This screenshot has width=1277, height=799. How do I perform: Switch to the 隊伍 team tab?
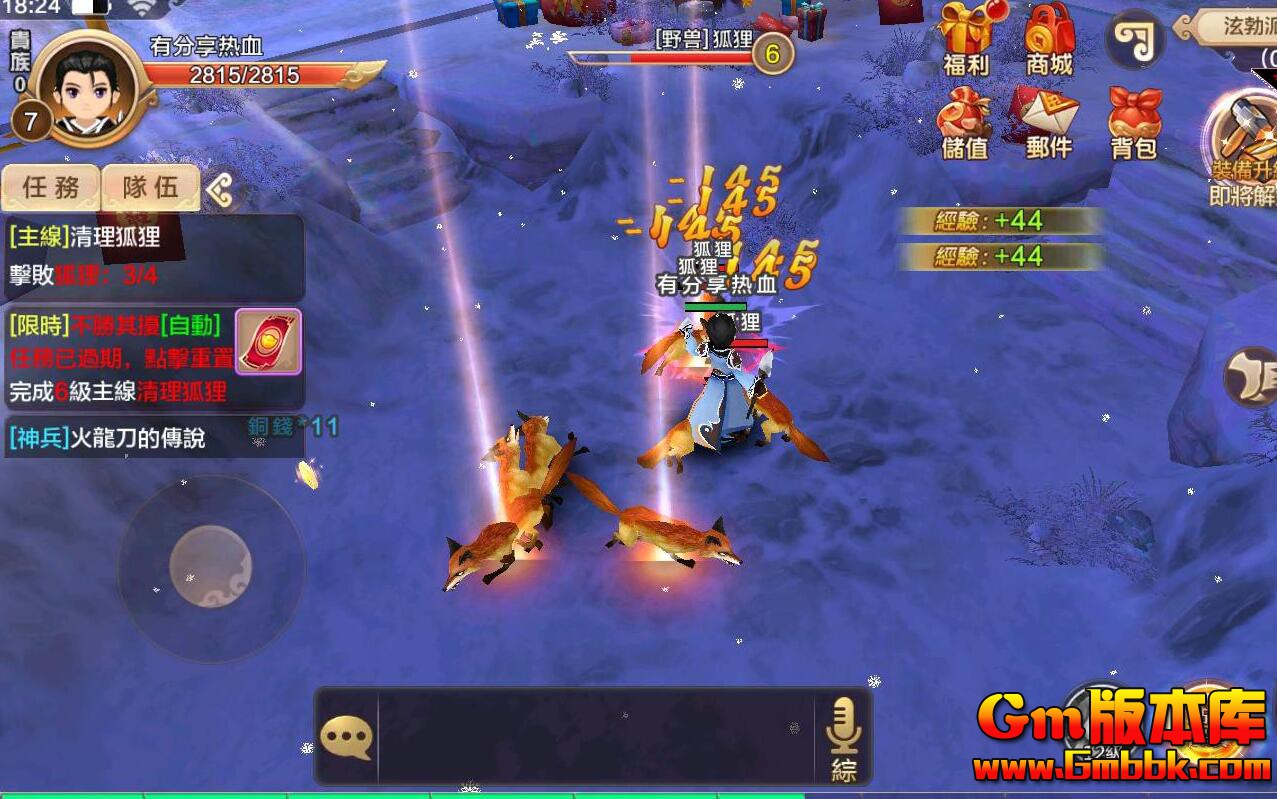[x=150, y=187]
